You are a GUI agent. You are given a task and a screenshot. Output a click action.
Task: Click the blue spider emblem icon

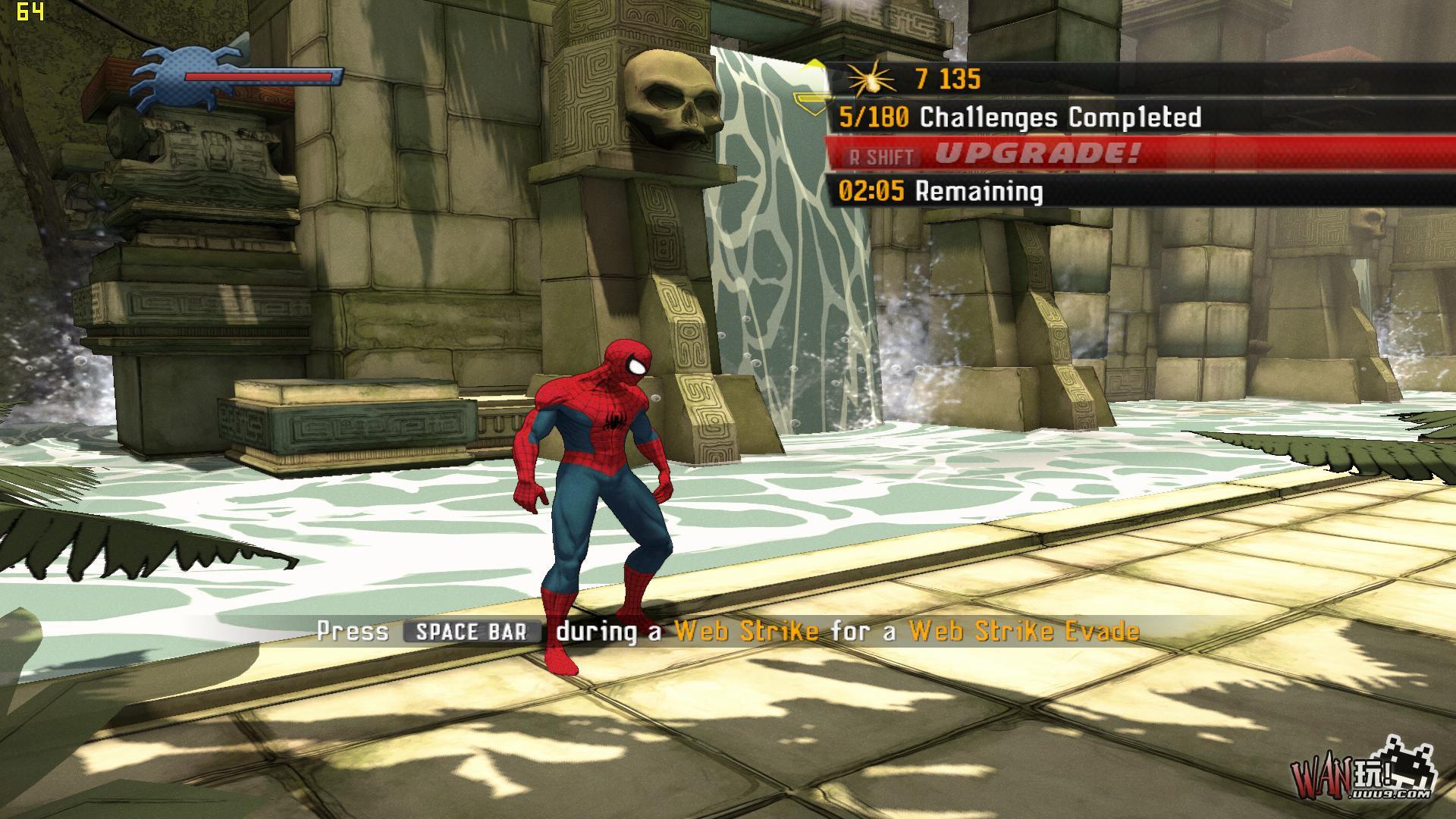[161, 74]
